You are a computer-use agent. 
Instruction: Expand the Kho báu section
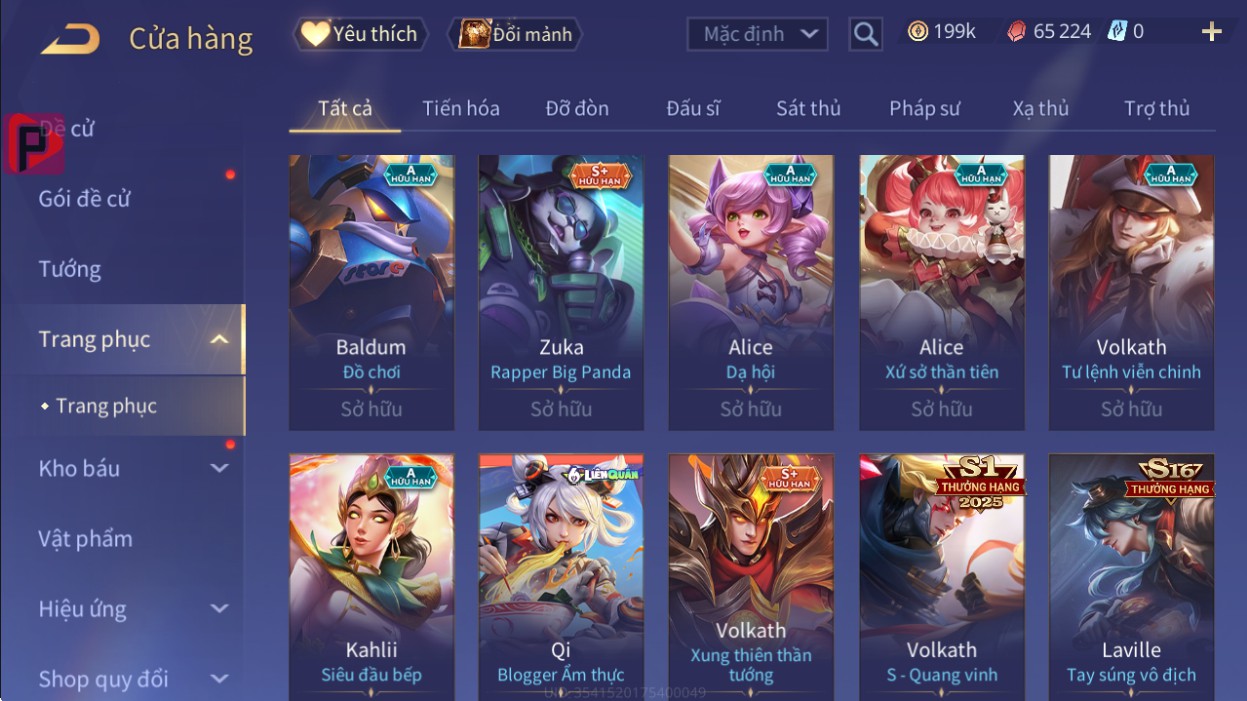(x=130, y=468)
